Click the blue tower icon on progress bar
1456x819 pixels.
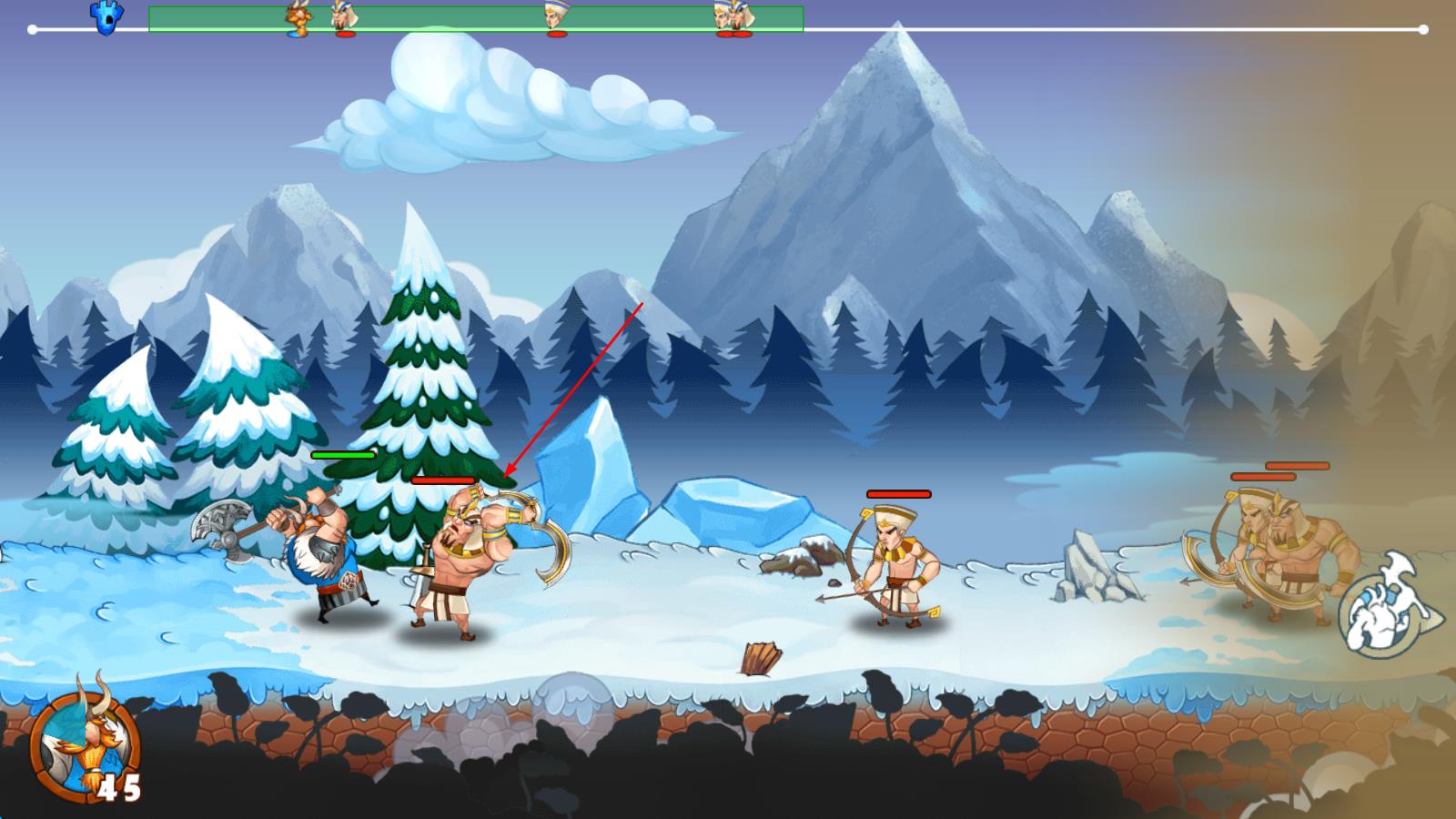pyautogui.click(x=106, y=18)
